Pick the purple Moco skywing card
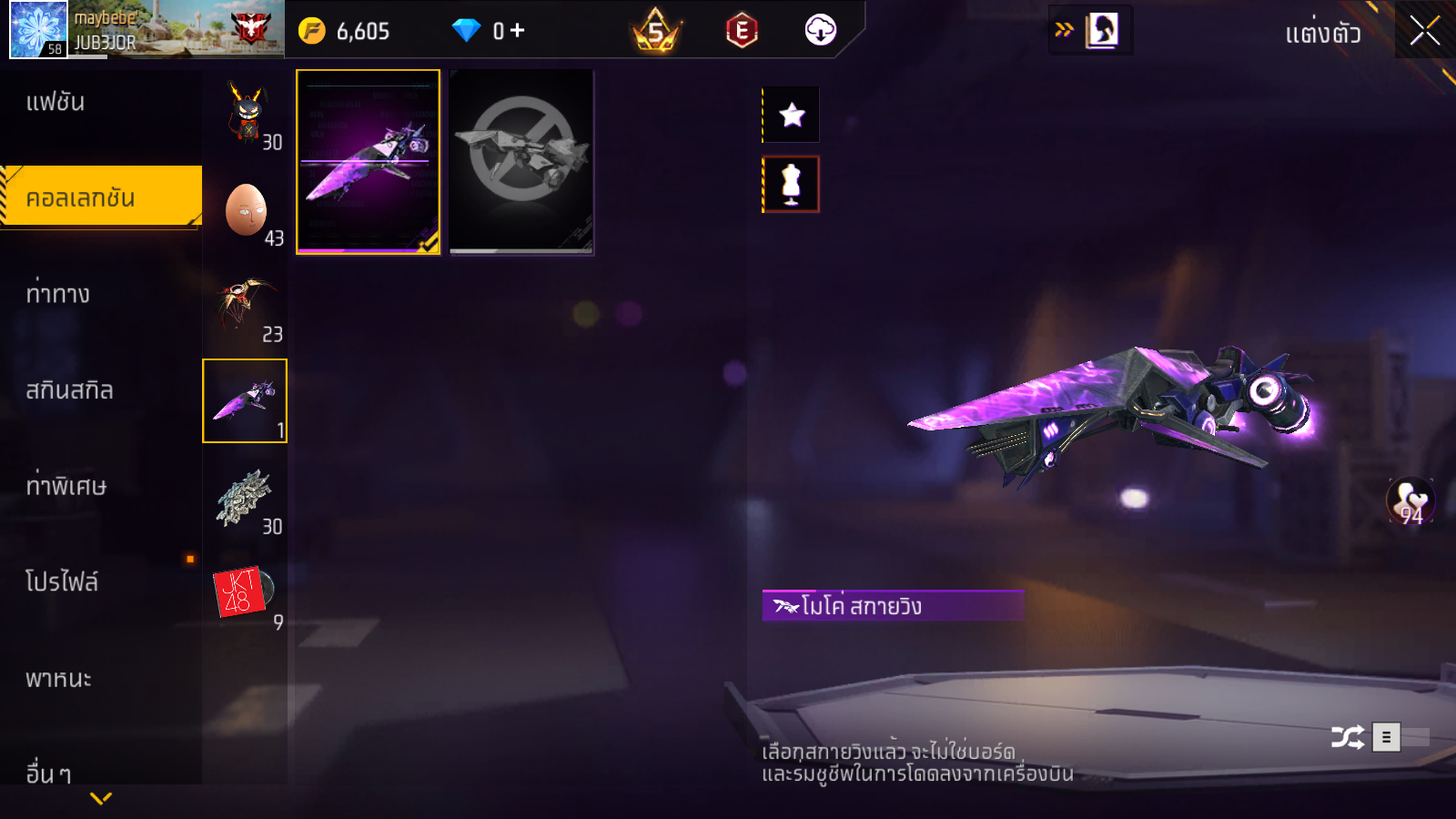1456x819 pixels. [368, 162]
